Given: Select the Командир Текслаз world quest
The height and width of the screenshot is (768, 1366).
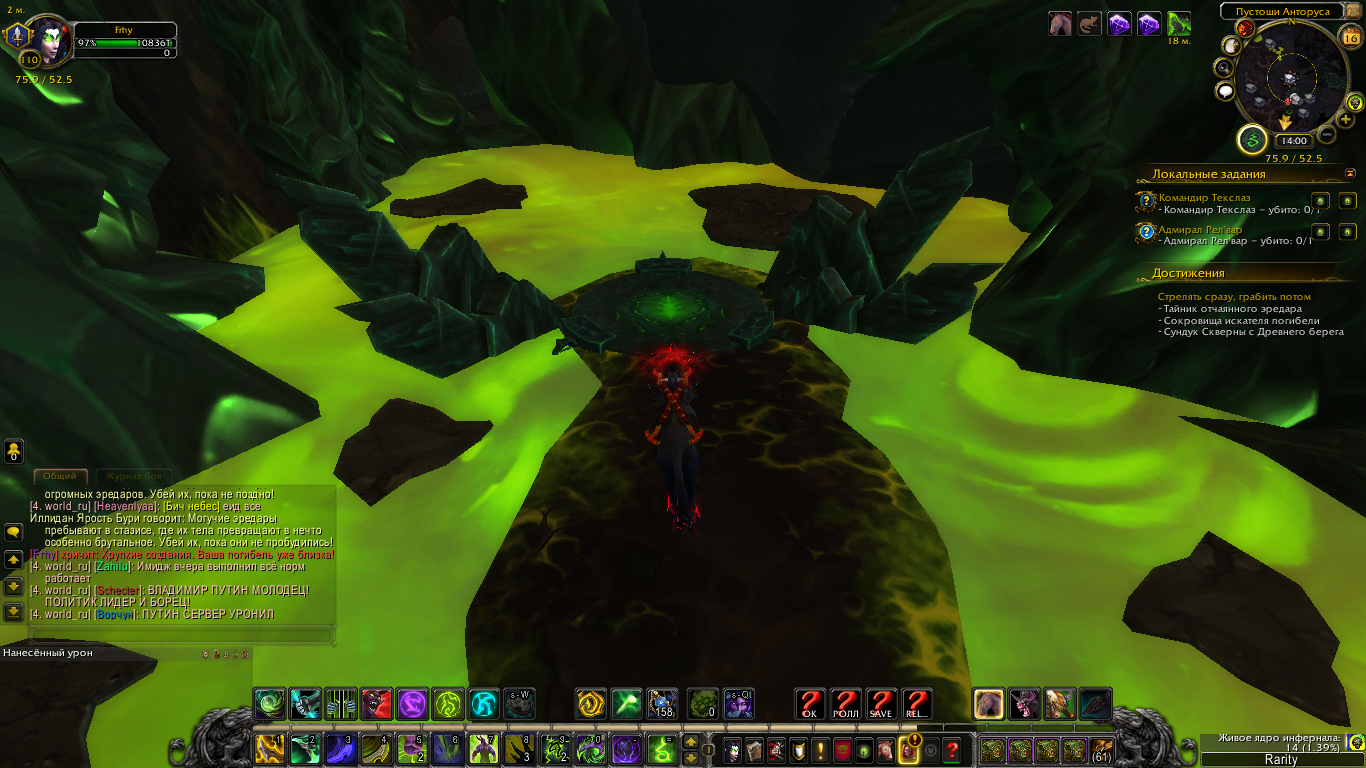Looking at the screenshot, I should pyautogui.click(x=1204, y=198).
